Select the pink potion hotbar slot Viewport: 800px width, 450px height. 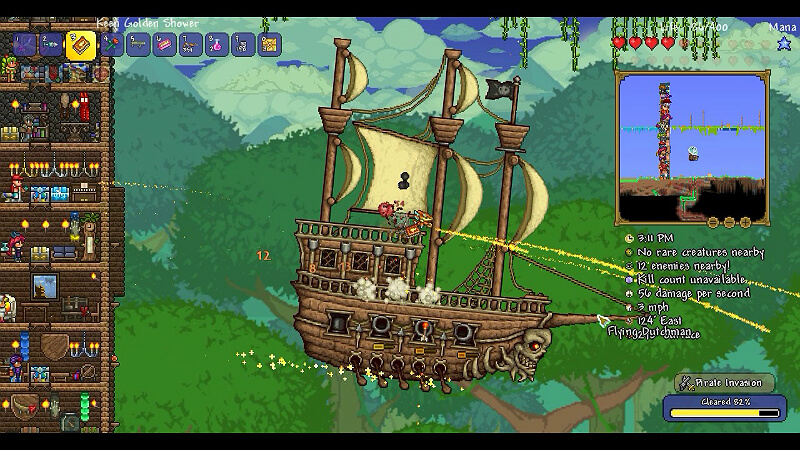click(215, 45)
